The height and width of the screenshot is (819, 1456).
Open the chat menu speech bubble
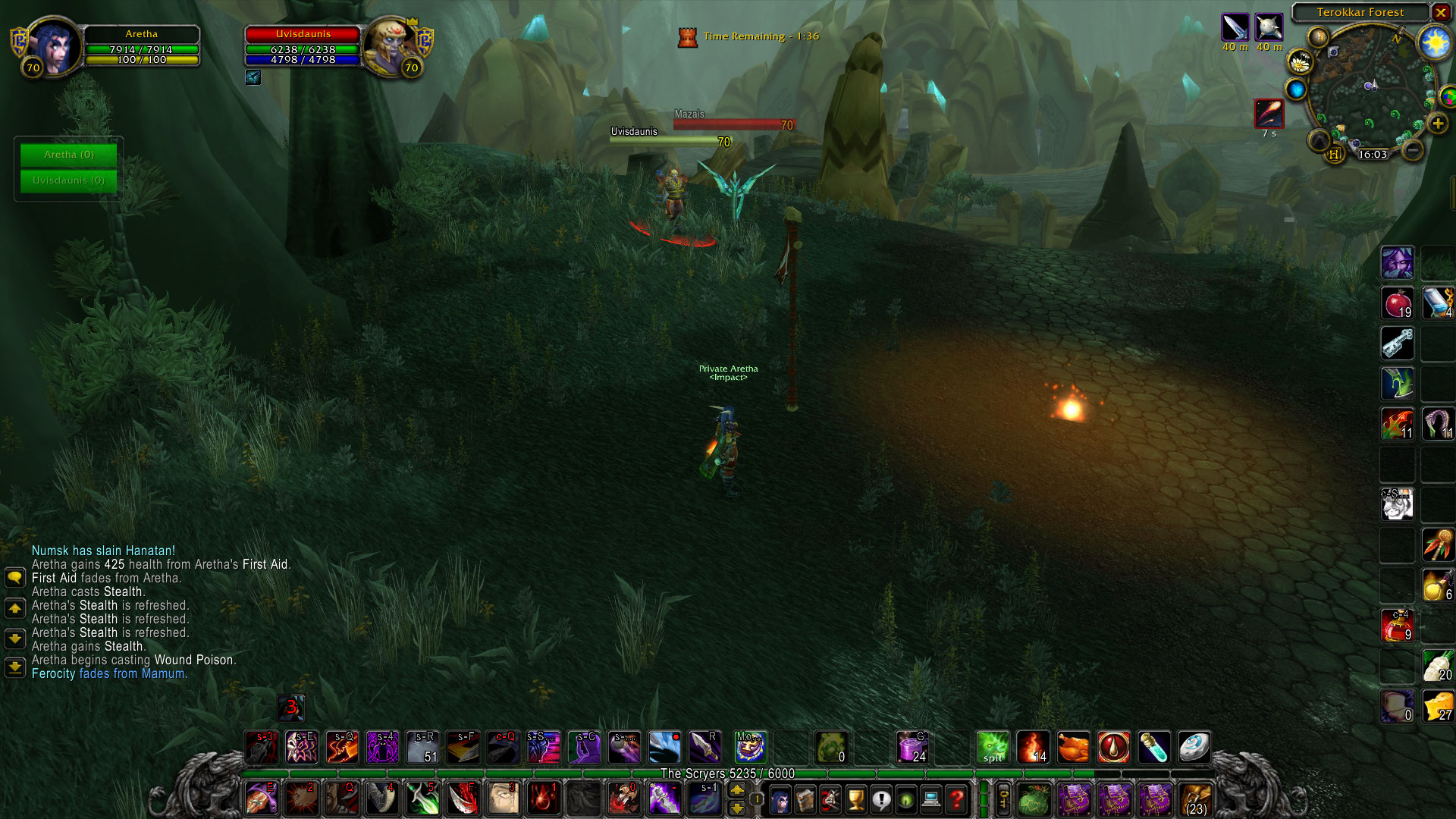(15, 577)
